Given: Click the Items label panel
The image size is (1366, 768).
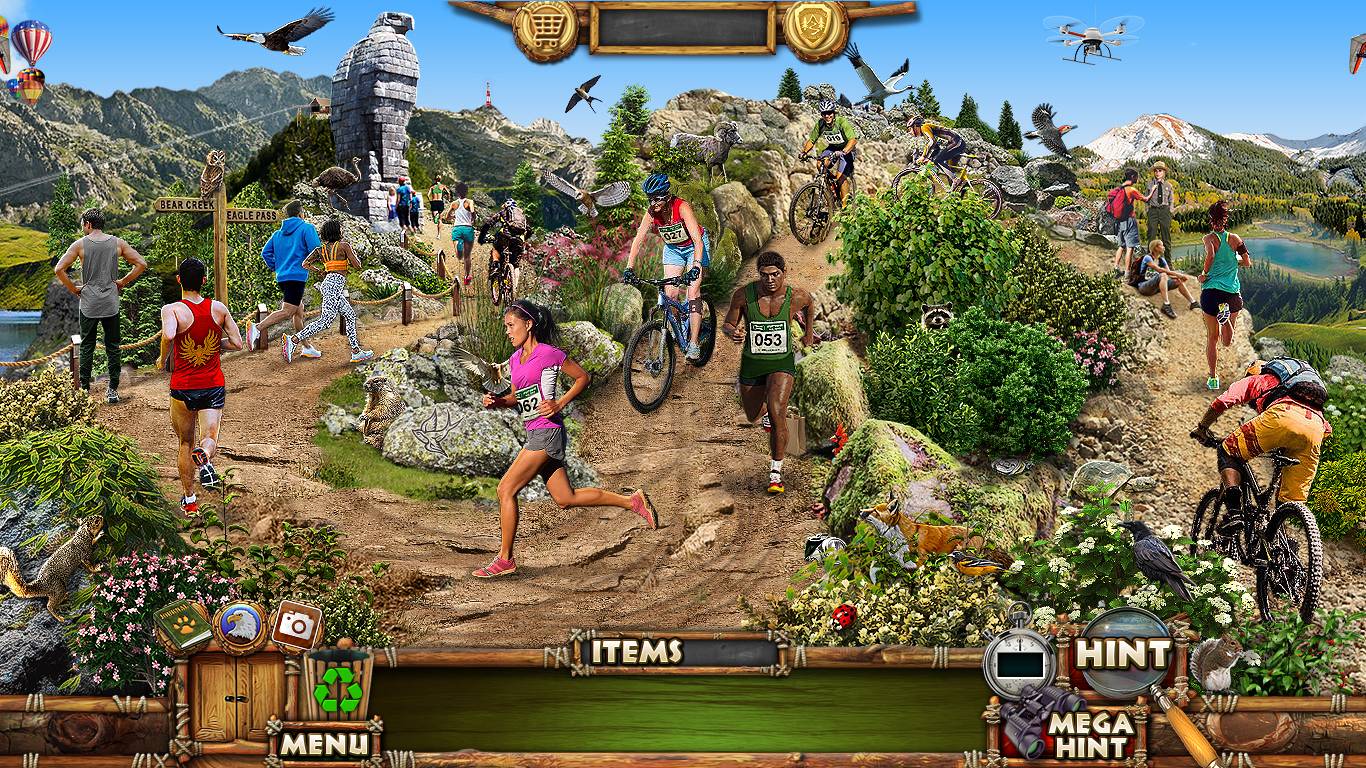Looking at the screenshot, I should click(x=636, y=652).
